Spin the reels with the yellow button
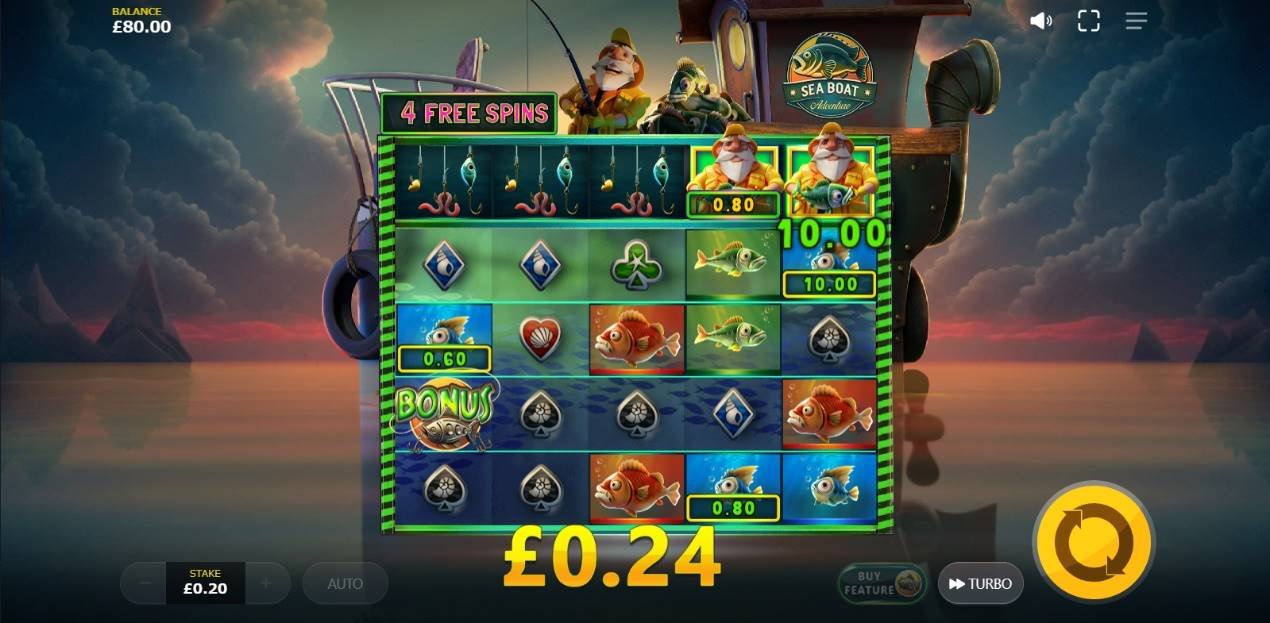 pyautogui.click(x=1093, y=542)
